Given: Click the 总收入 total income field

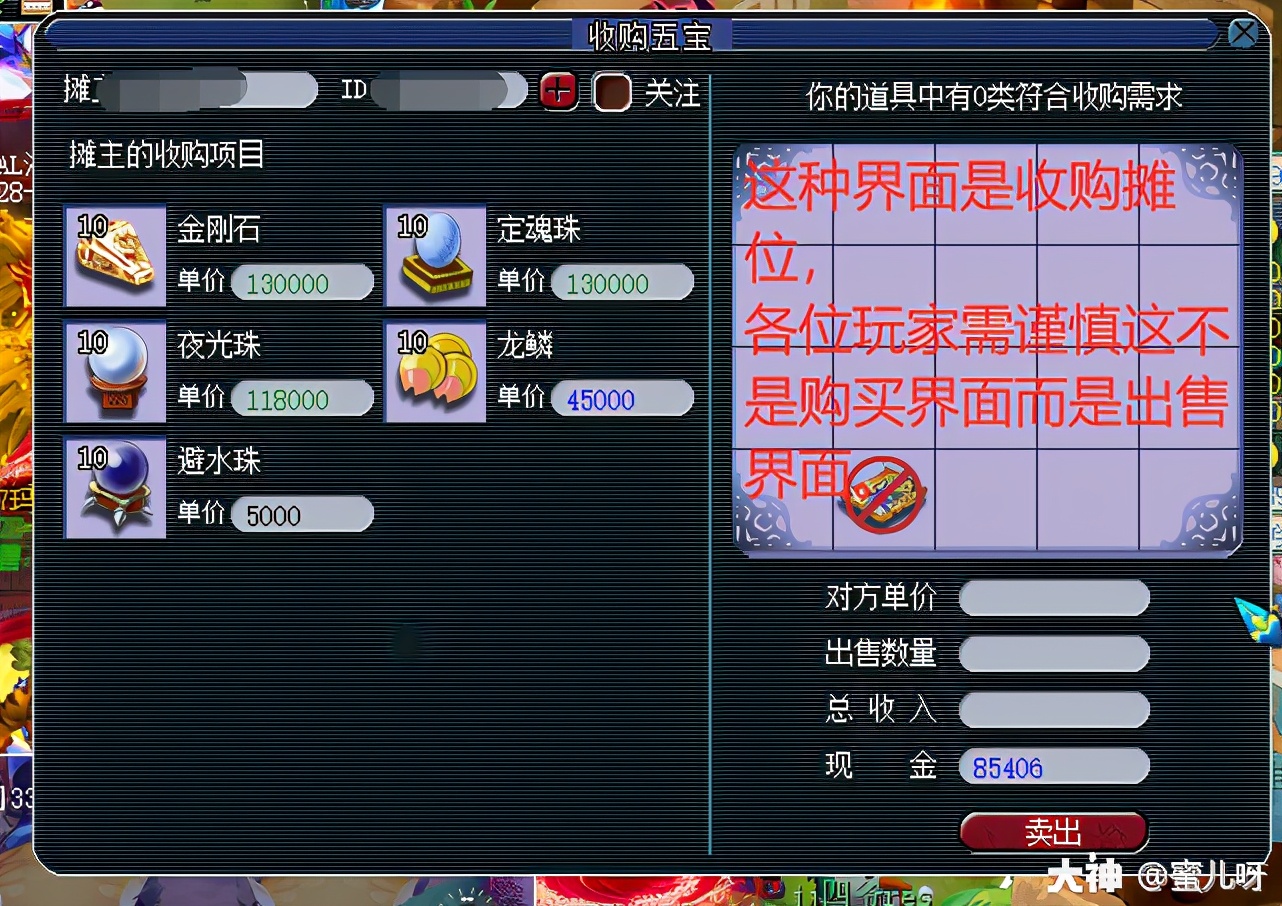Looking at the screenshot, I should [1053, 710].
